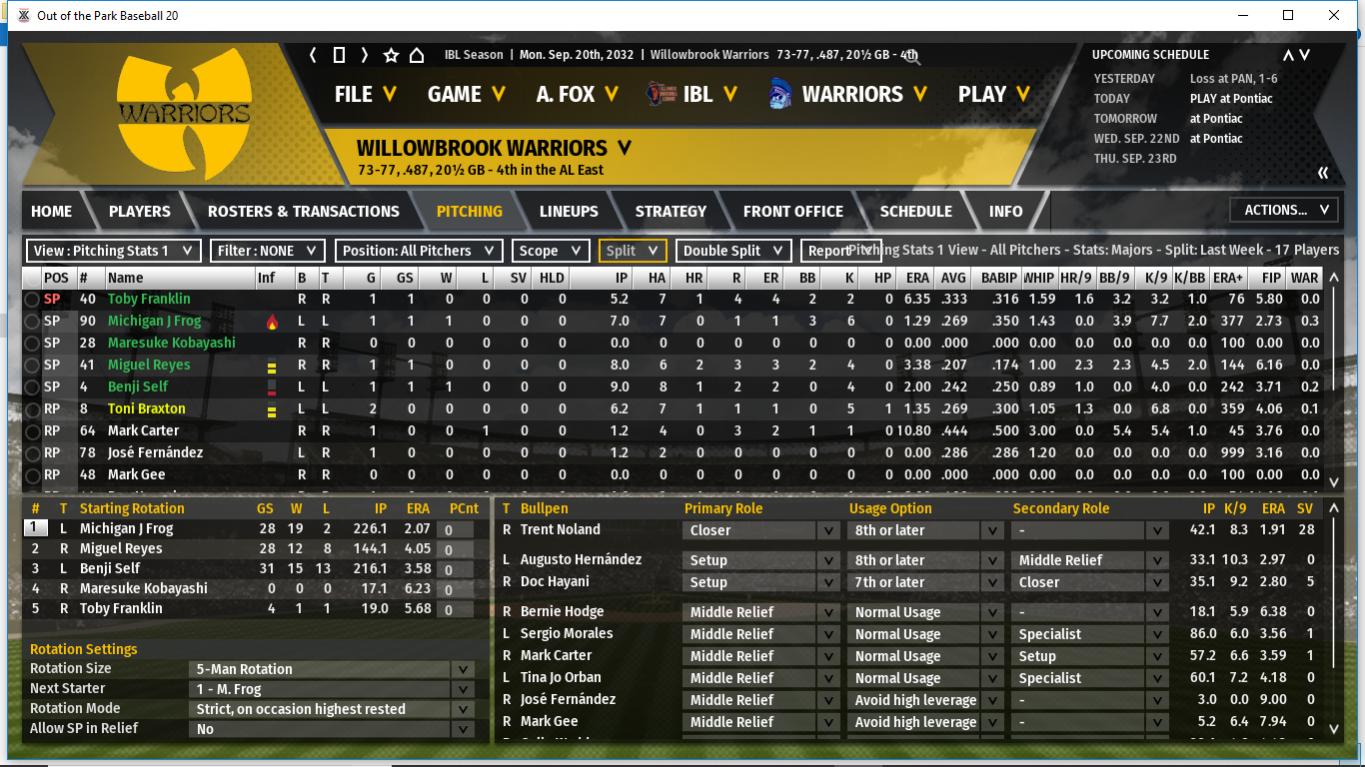1365x767 pixels.
Task: Switch to the LINEUPS tab
Action: coord(568,211)
